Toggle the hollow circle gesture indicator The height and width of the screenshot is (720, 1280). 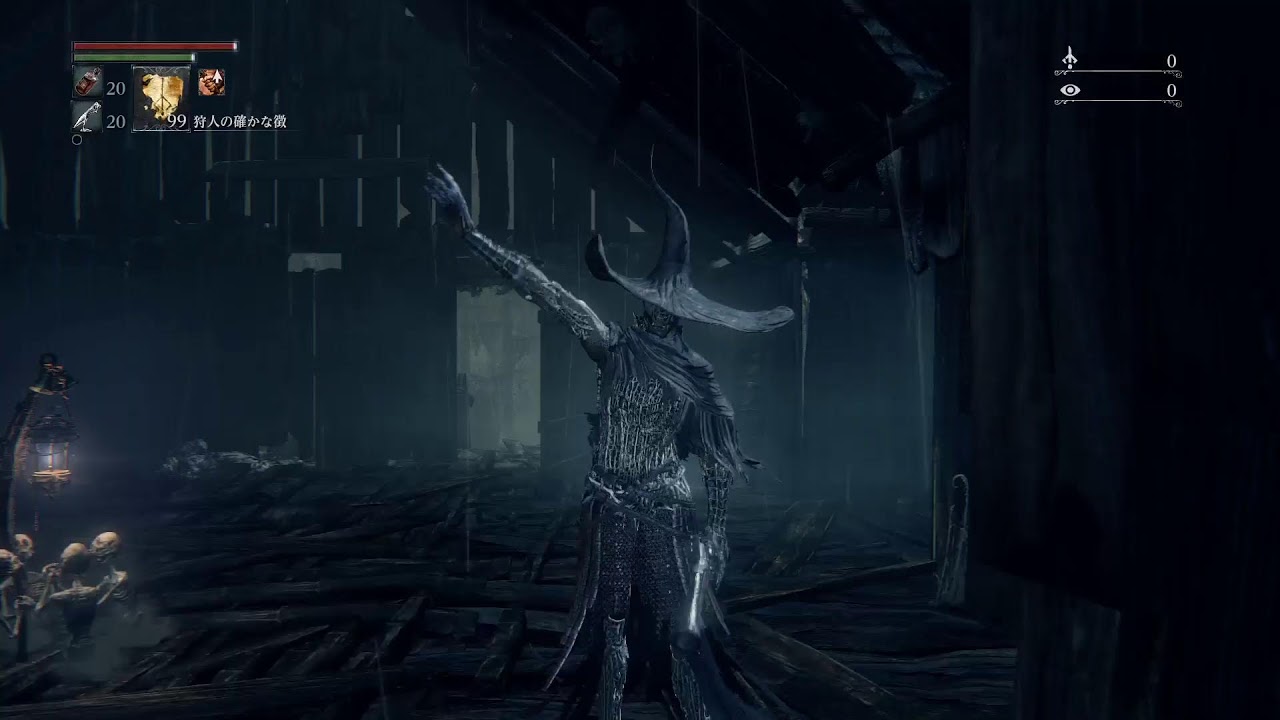coord(77,139)
